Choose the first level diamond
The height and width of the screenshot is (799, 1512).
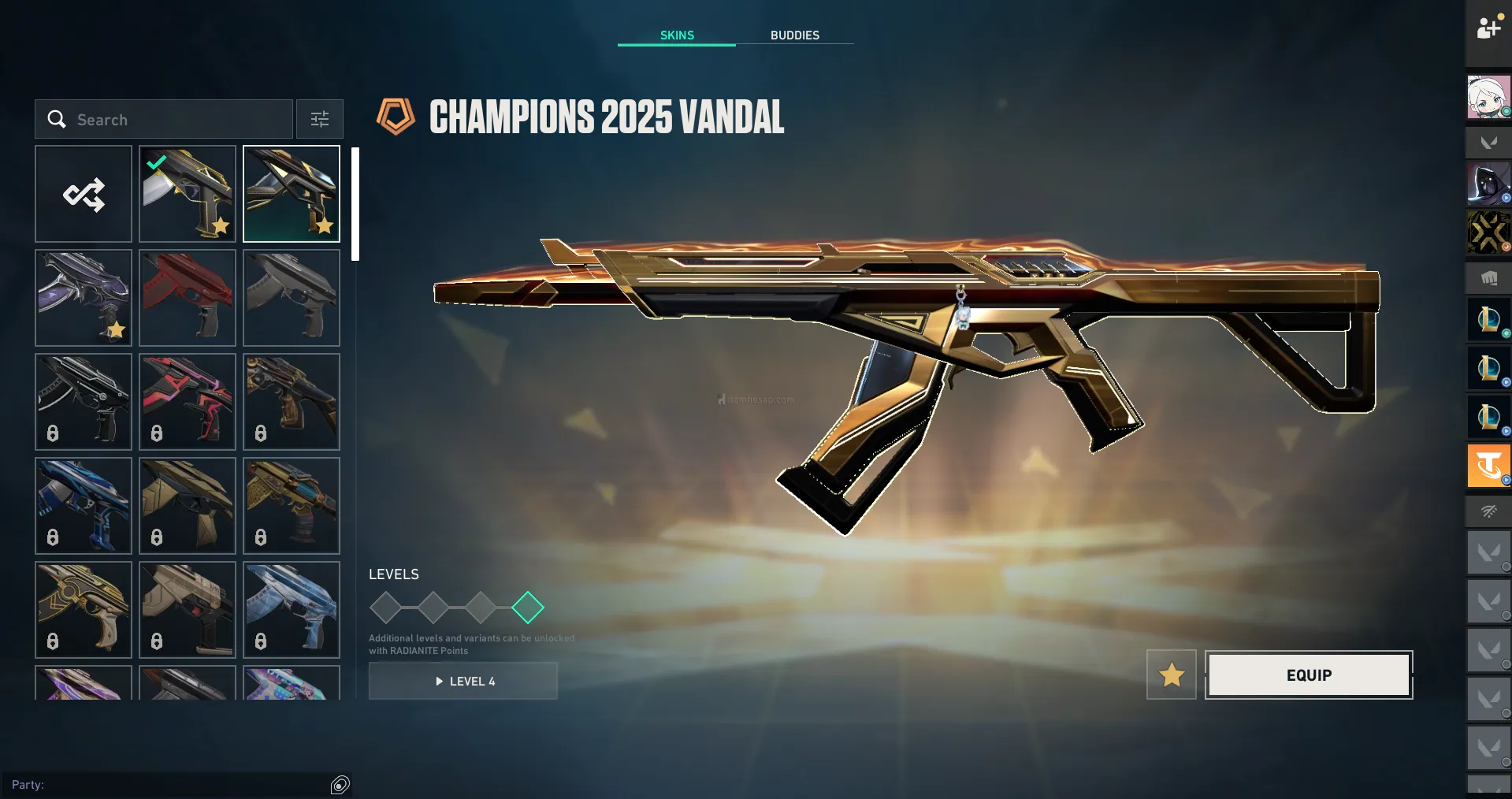(386, 608)
